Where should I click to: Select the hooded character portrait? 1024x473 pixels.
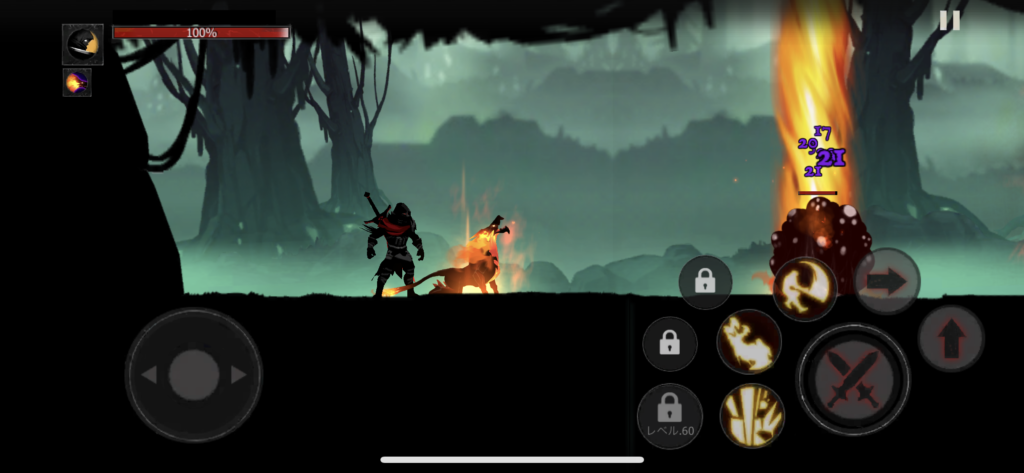tap(82, 45)
